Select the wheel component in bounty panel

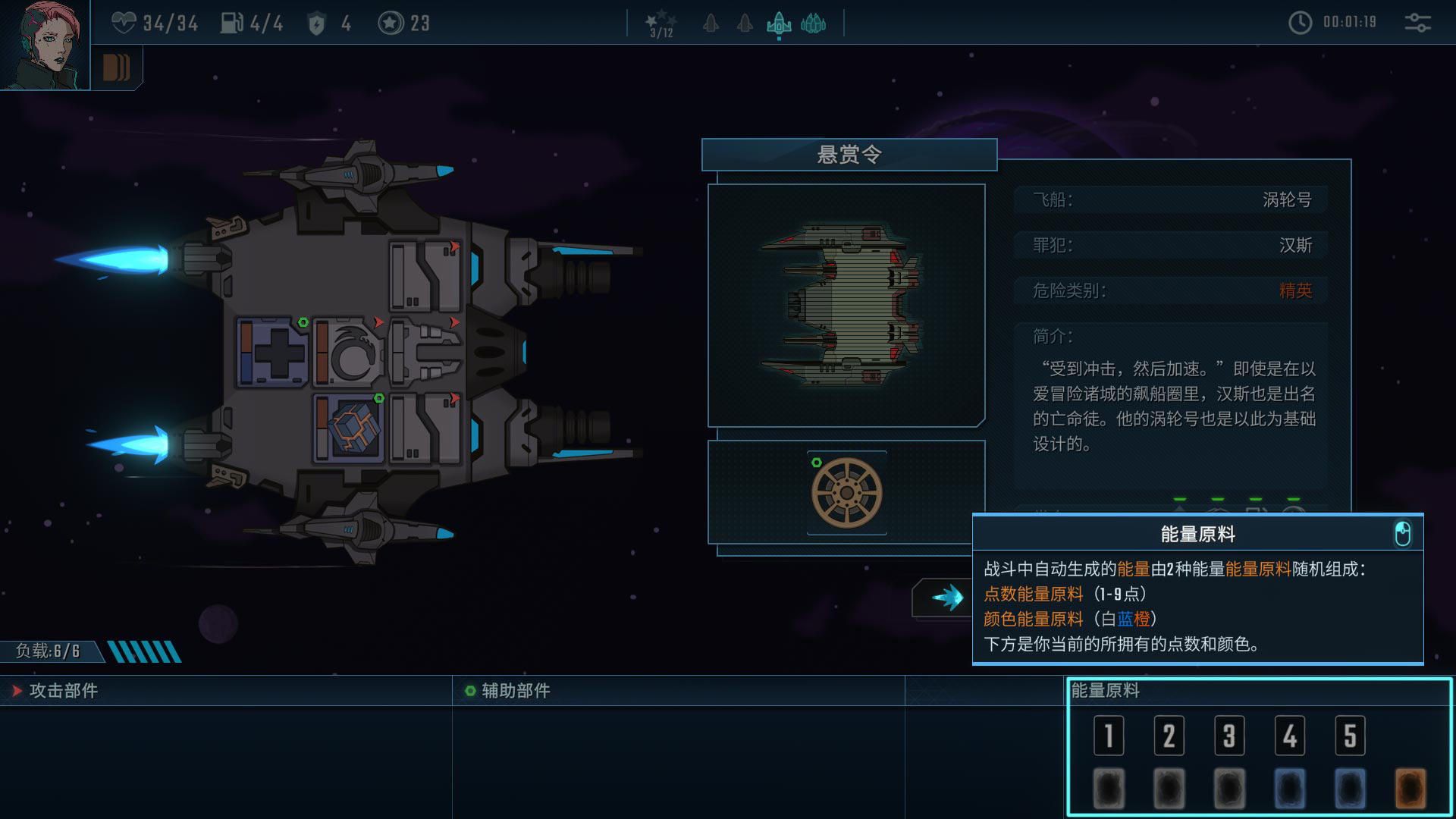pos(846,493)
